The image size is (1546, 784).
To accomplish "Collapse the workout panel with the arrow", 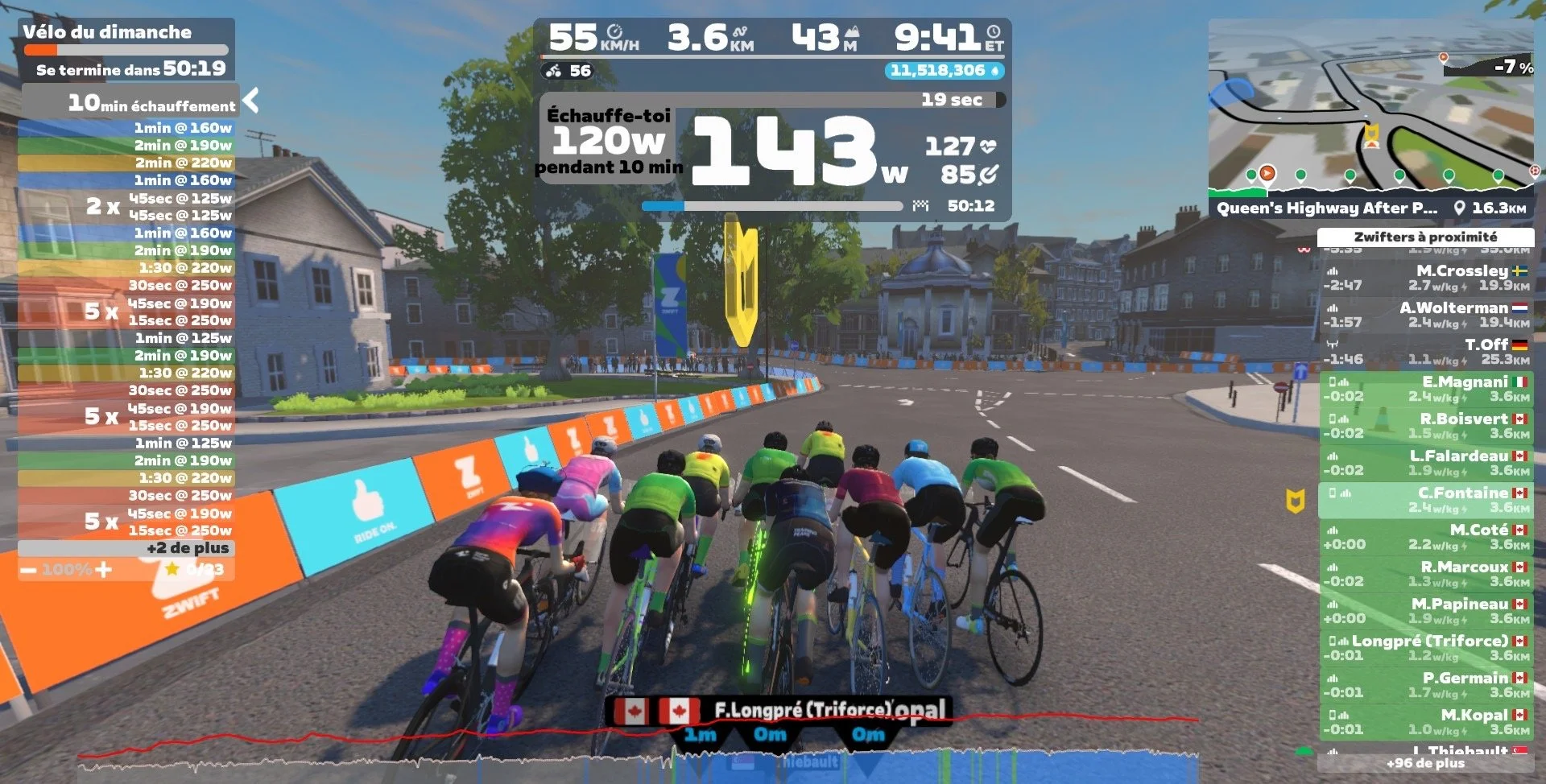I will click(251, 101).
